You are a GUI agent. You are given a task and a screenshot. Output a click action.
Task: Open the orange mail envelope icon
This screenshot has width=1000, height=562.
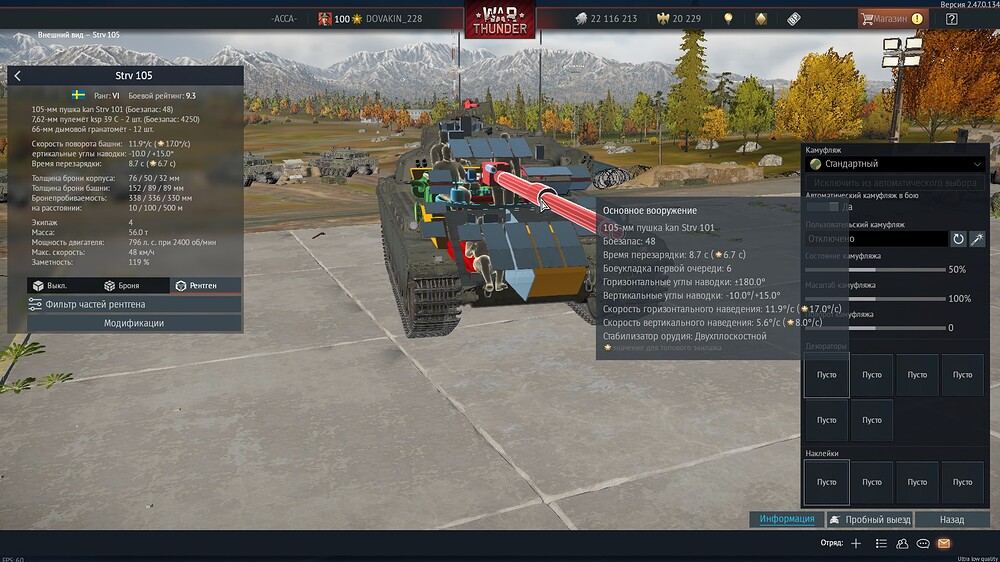942,543
